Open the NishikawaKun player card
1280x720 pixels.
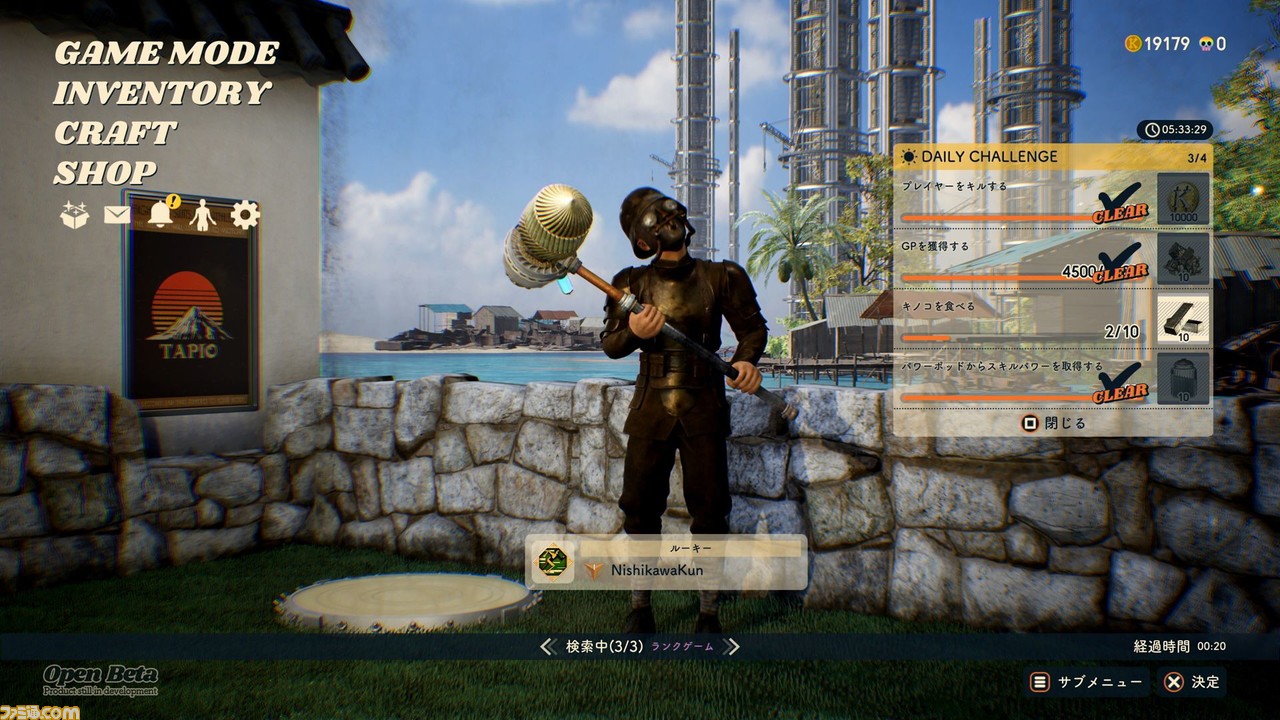pyautogui.click(x=666, y=562)
